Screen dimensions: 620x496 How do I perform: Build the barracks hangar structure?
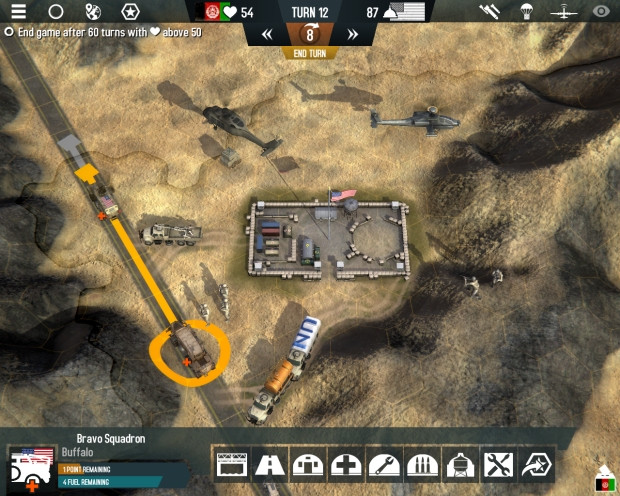307,464
